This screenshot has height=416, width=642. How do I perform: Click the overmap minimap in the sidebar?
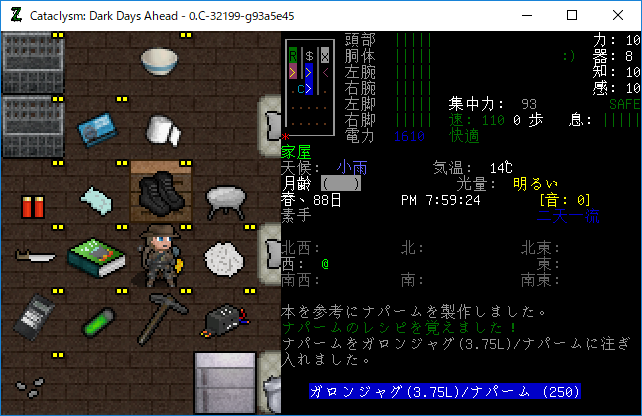(311, 86)
